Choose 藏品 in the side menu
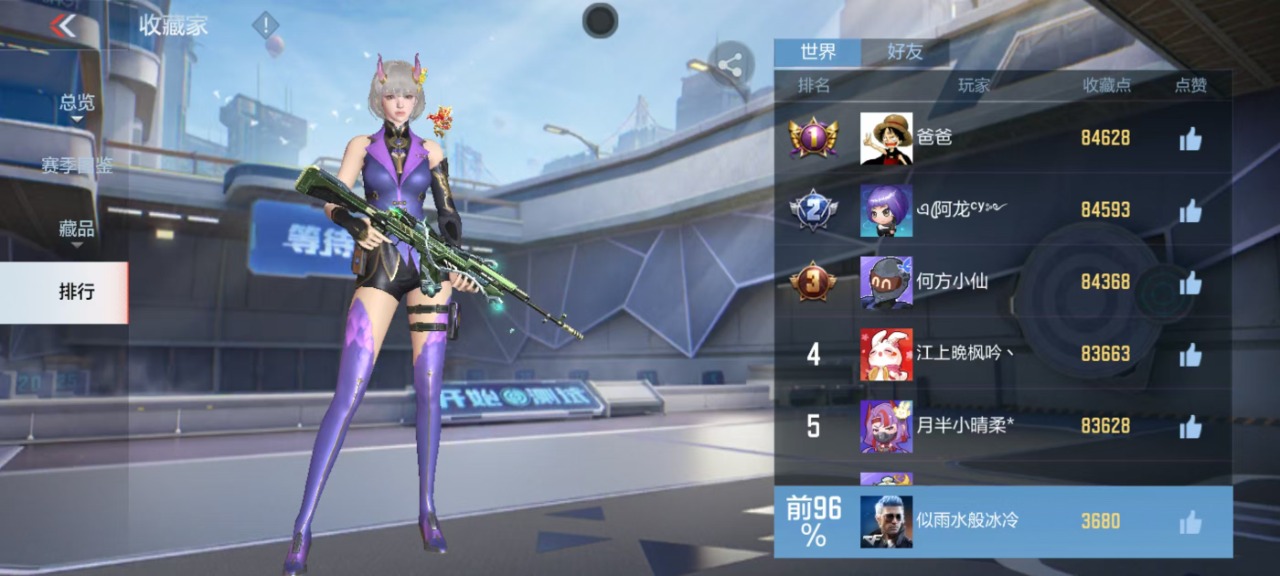This screenshot has width=1280, height=576. 77,230
